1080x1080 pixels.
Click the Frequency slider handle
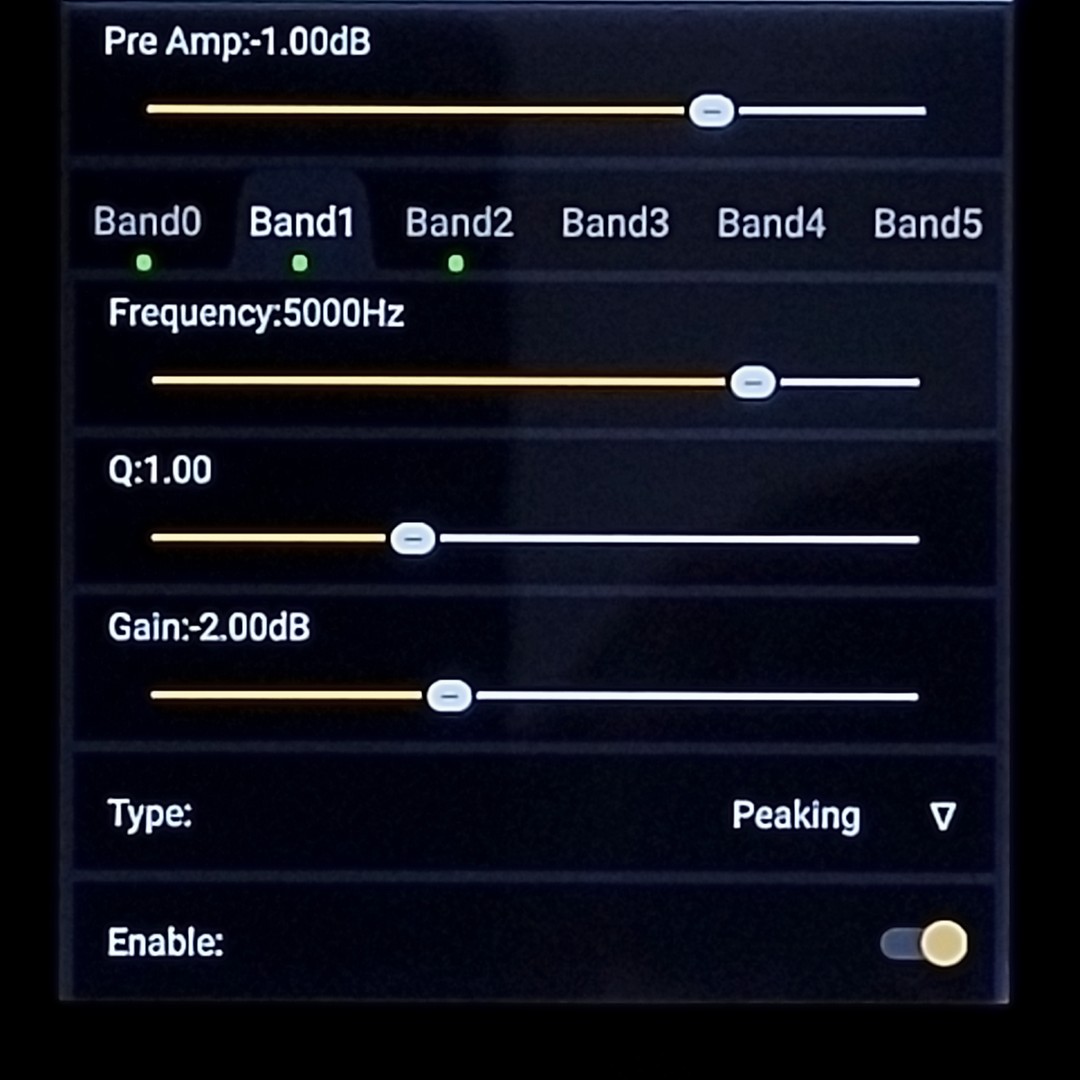(753, 382)
